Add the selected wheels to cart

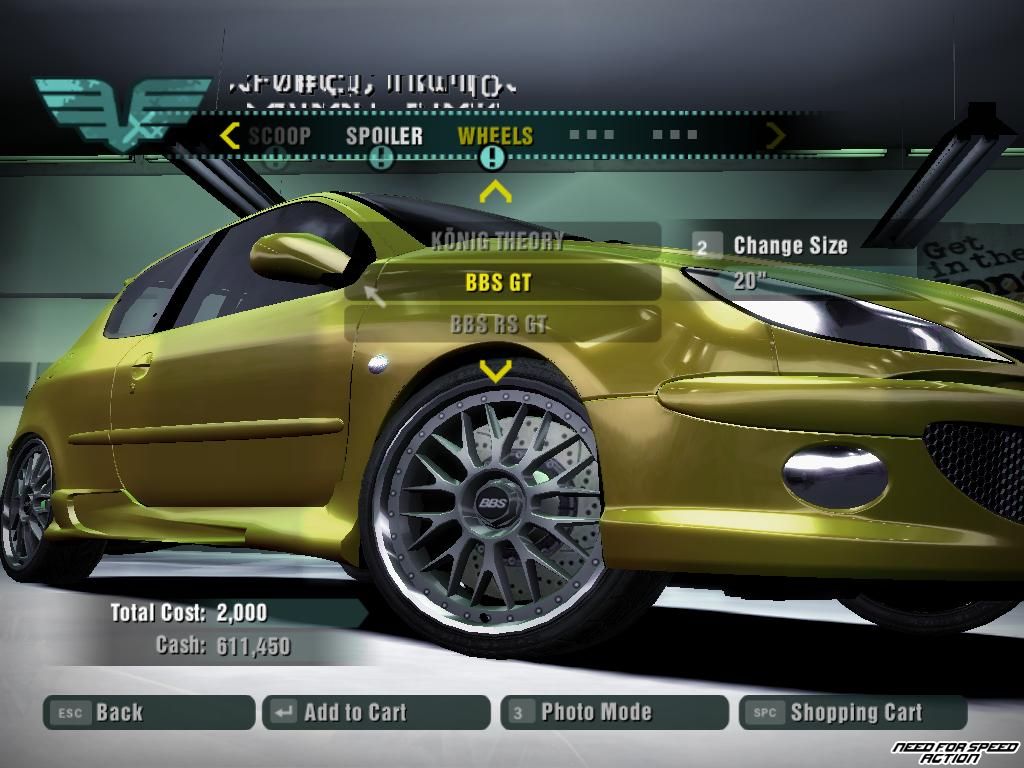pyautogui.click(x=376, y=713)
